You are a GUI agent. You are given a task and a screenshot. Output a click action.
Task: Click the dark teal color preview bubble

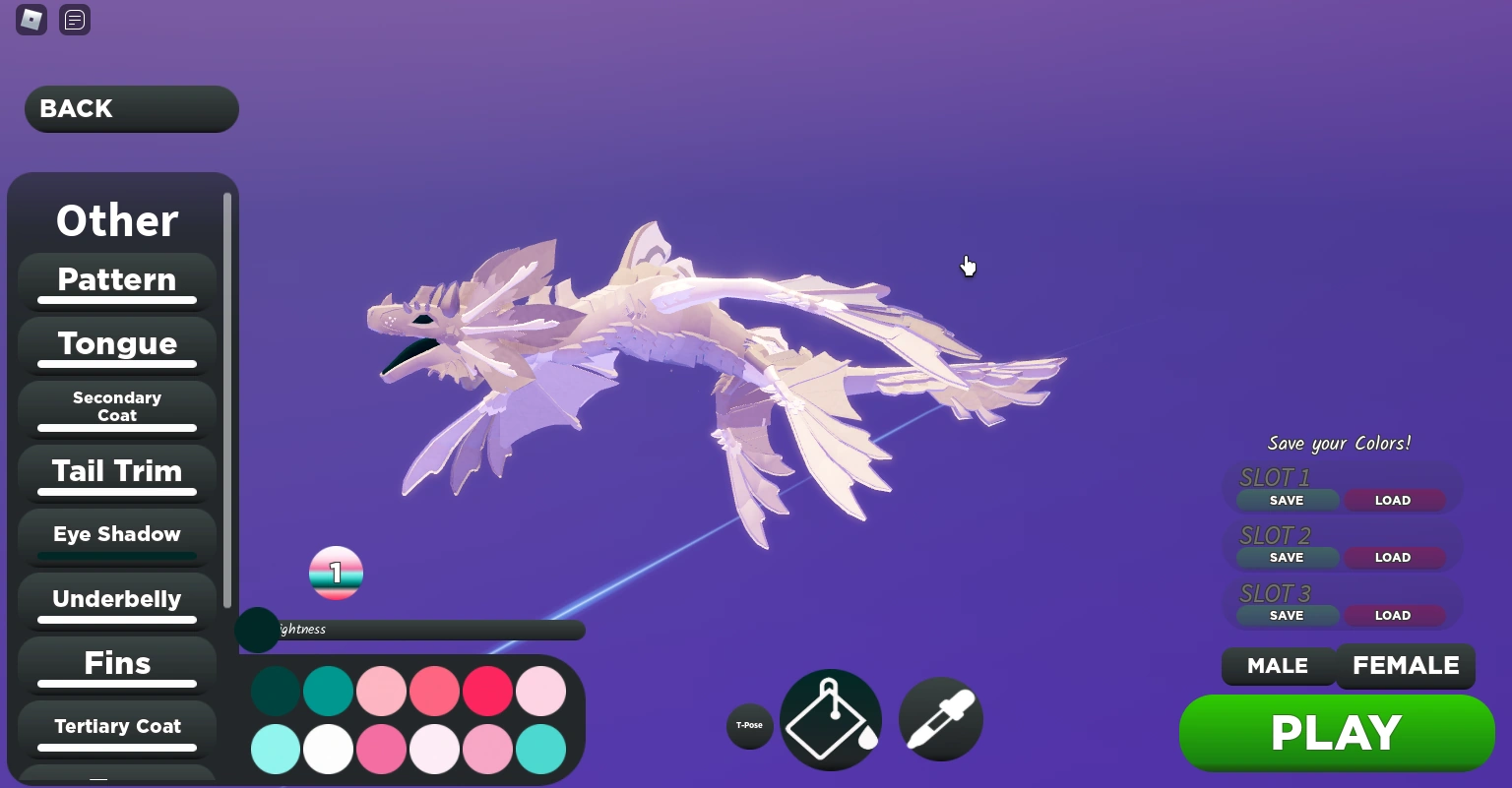click(257, 630)
